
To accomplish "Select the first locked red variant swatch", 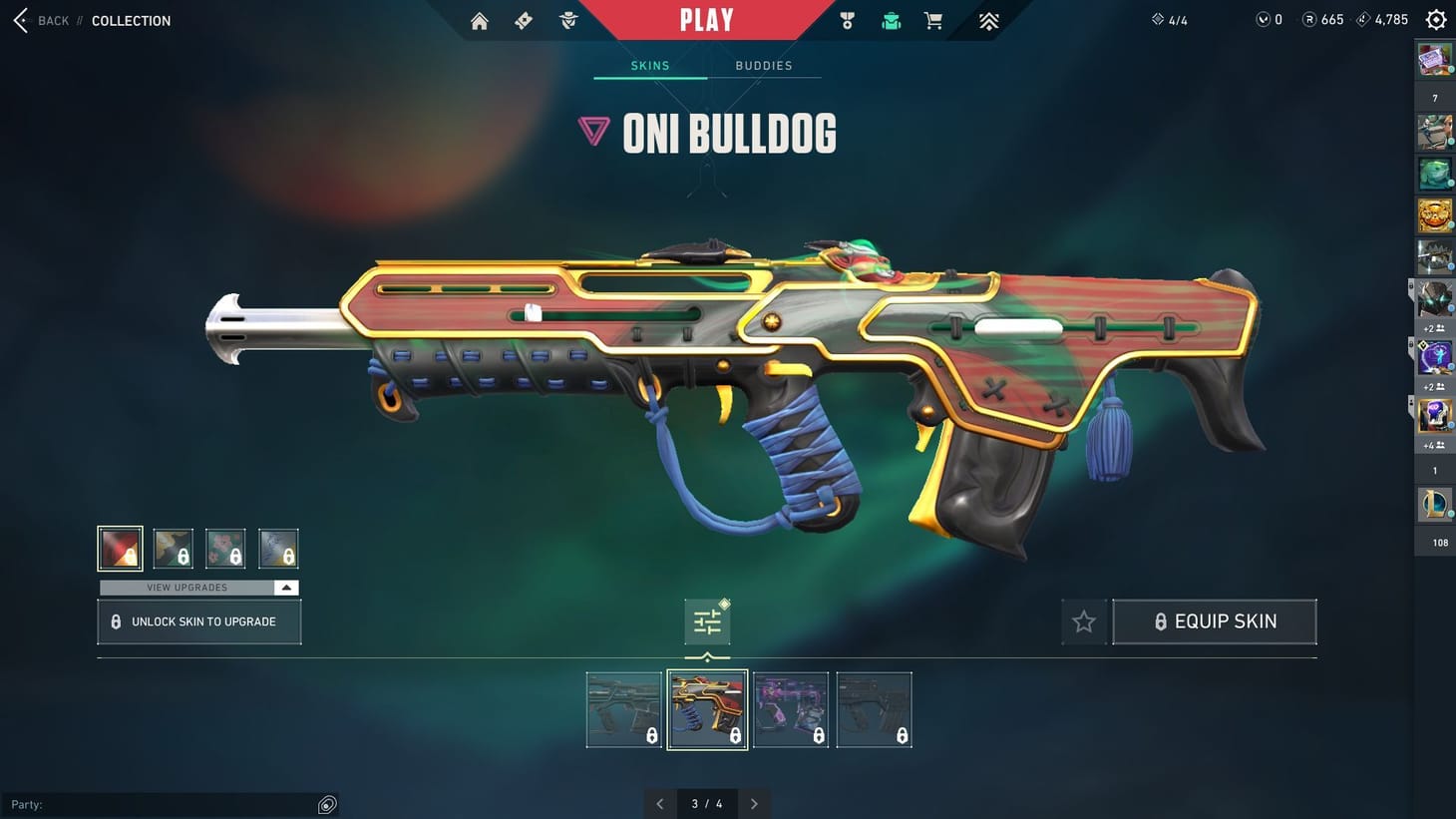I will coord(119,547).
